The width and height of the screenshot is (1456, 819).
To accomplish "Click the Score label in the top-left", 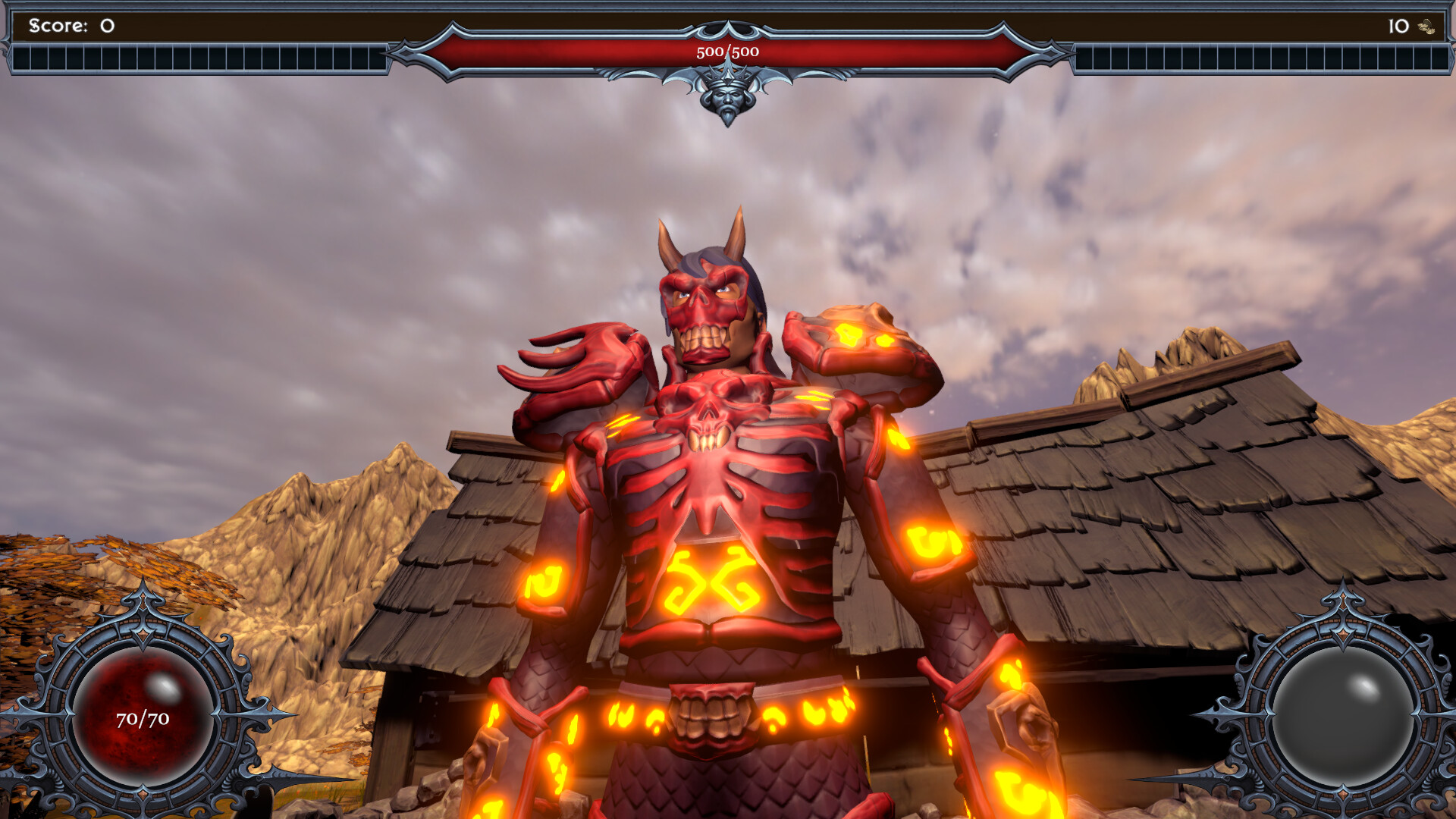I will [x=57, y=24].
